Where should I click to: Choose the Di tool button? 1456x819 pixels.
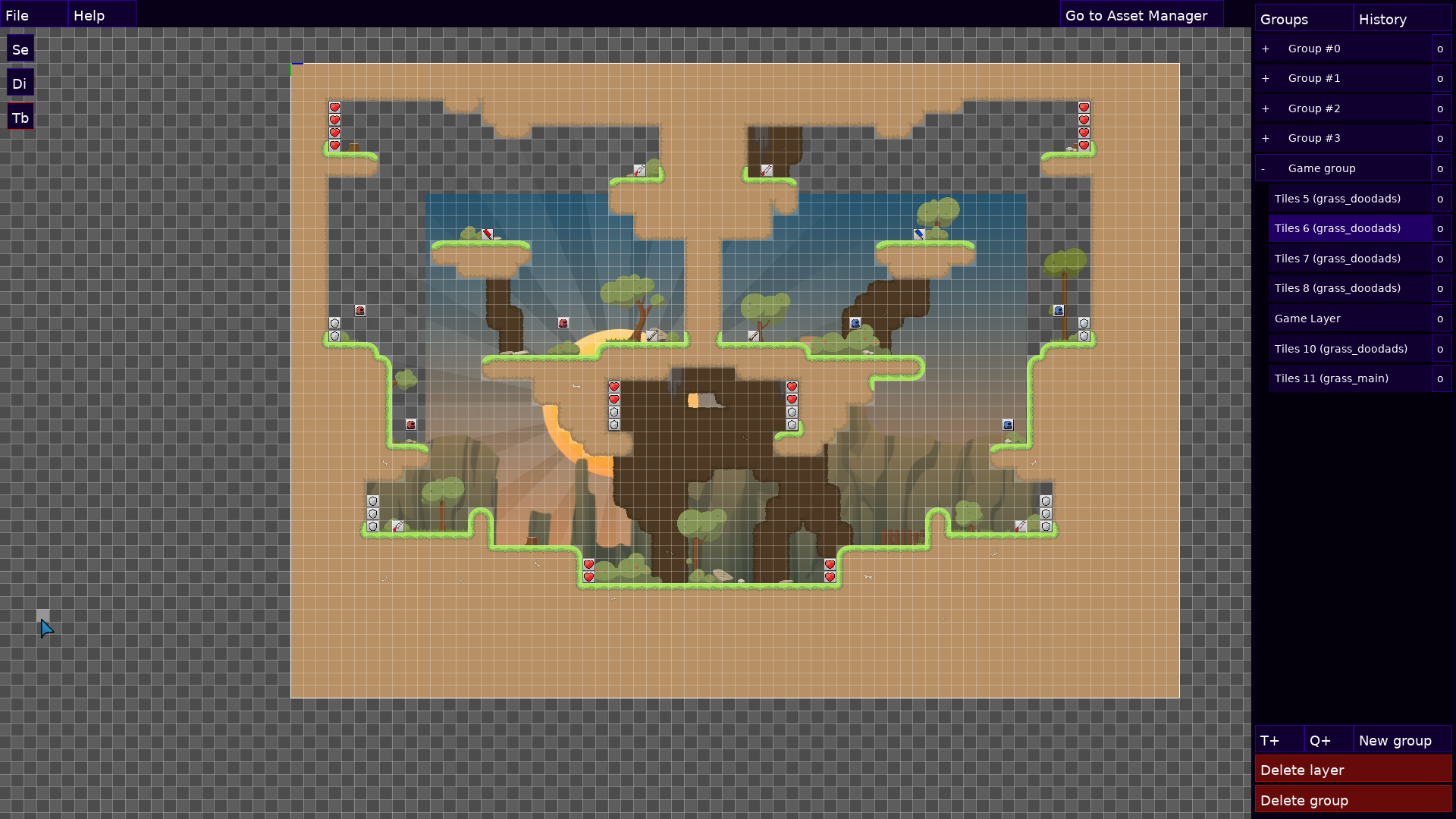tap(20, 83)
